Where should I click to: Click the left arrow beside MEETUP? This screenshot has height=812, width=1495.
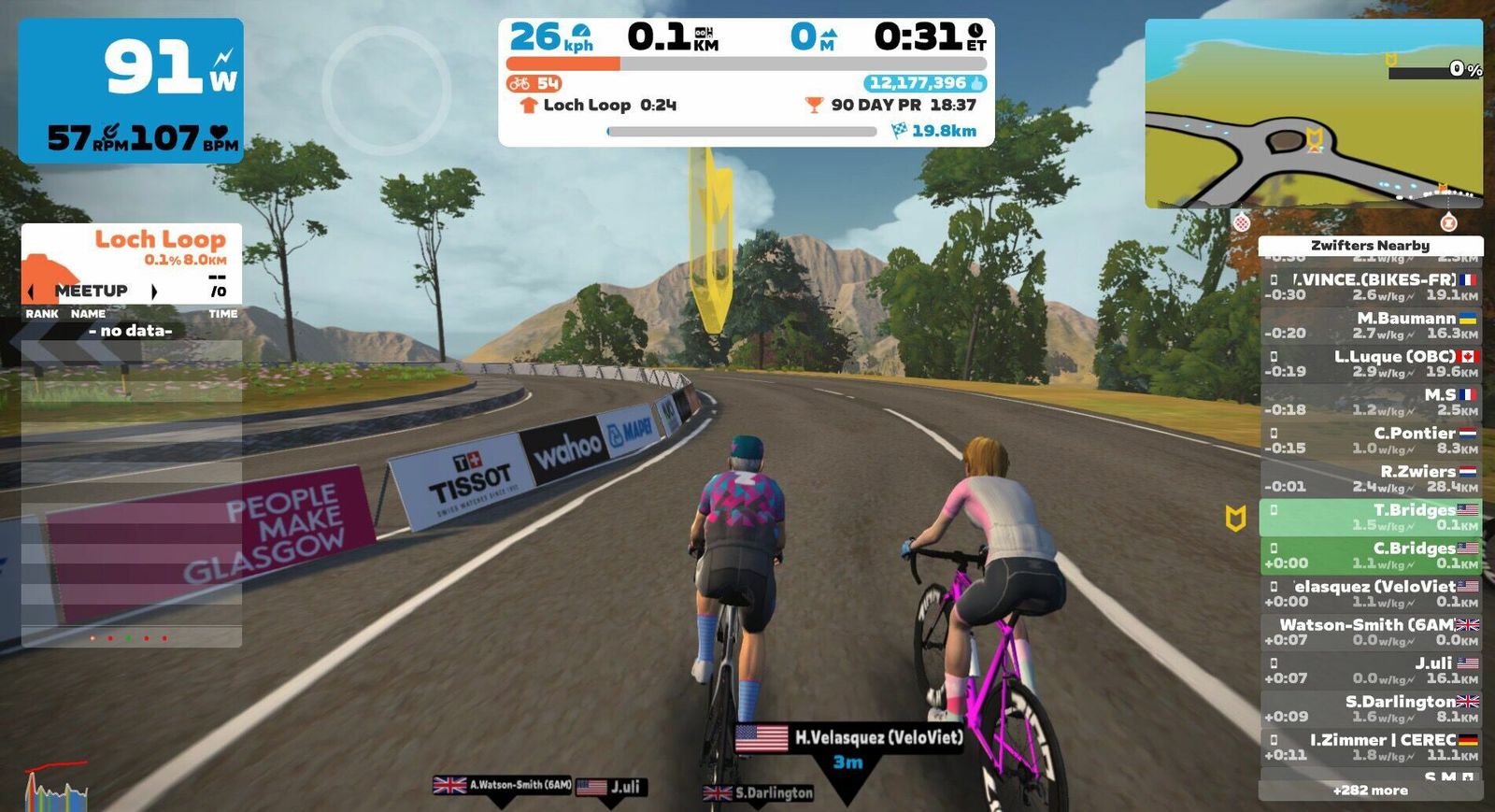coord(32,292)
